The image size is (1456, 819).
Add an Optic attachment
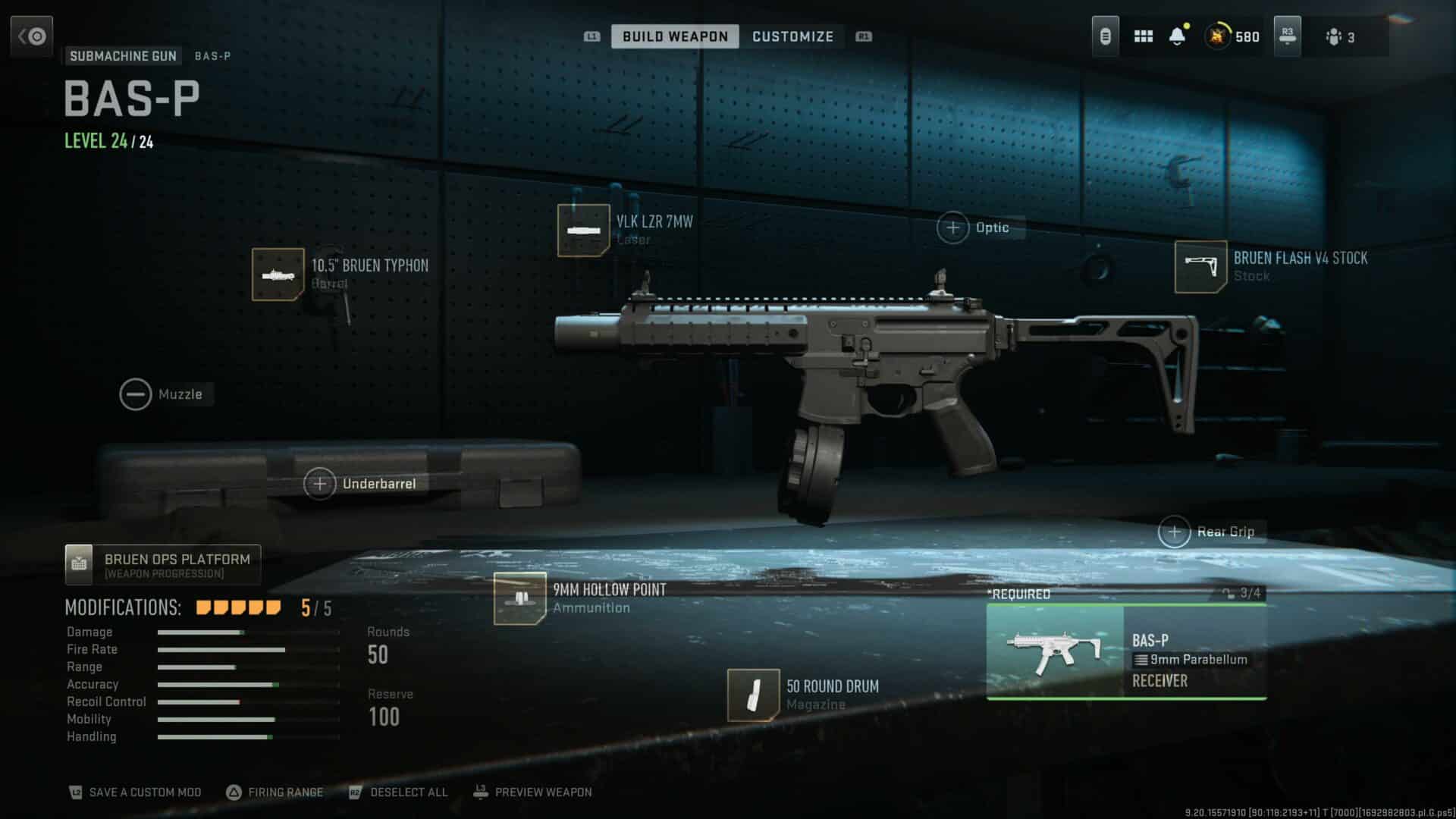point(953,227)
